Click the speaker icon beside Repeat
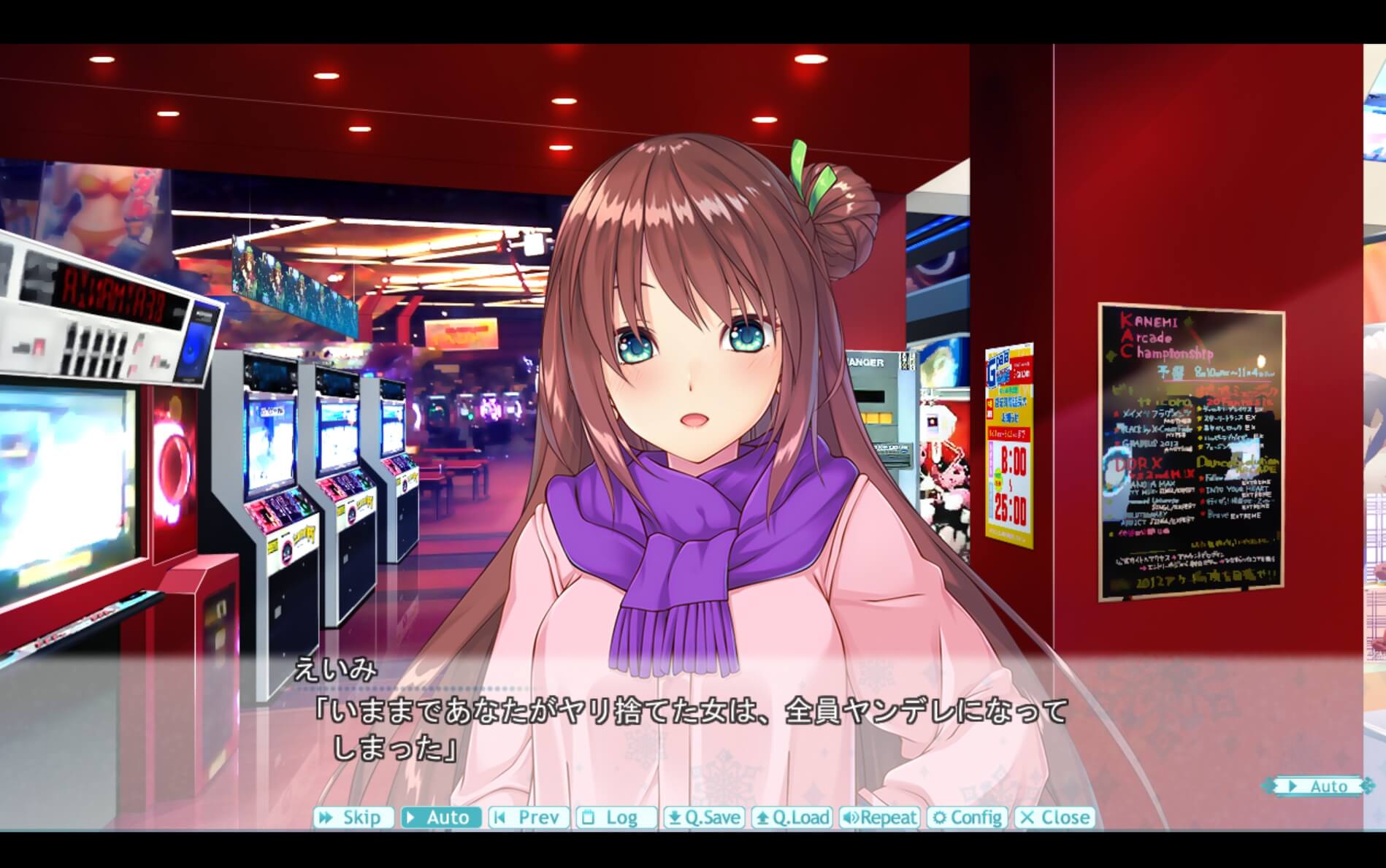Screen dimensions: 1386x868 tap(851, 818)
